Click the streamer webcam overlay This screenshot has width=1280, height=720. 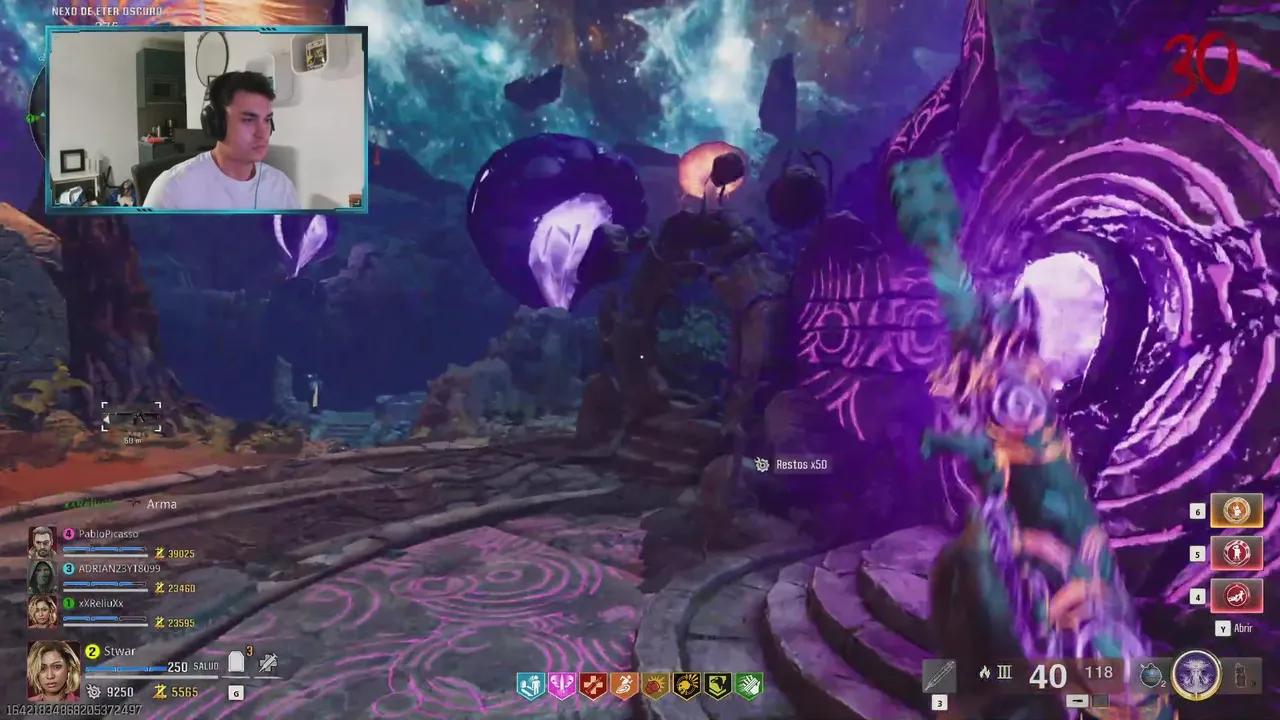click(x=207, y=120)
